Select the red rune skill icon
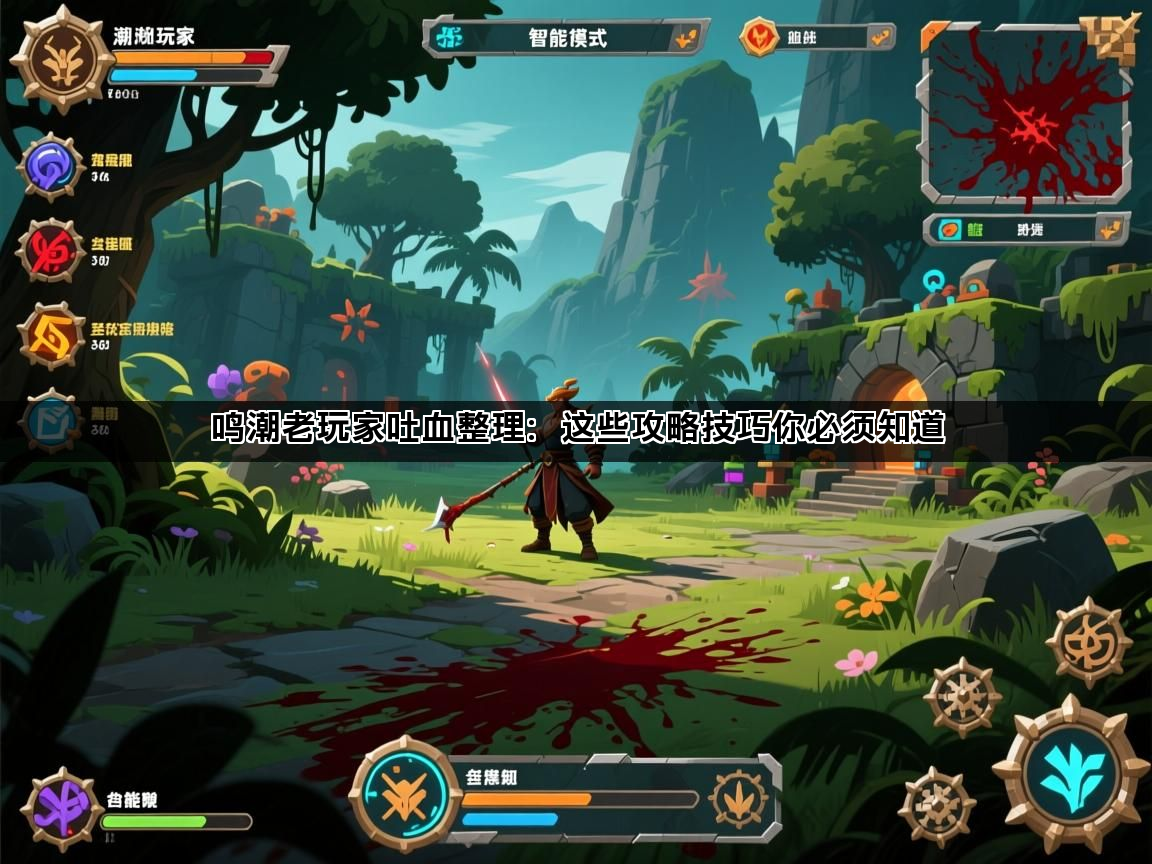1152x864 pixels. 50,250
